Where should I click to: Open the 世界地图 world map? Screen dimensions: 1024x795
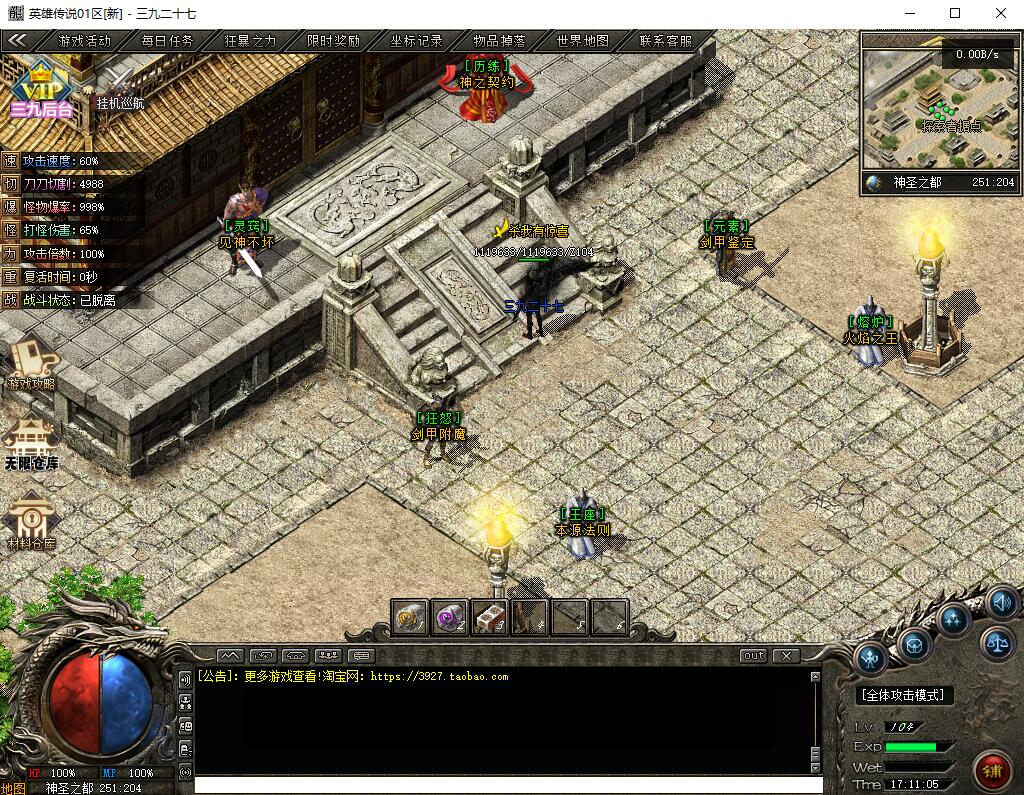pos(582,41)
